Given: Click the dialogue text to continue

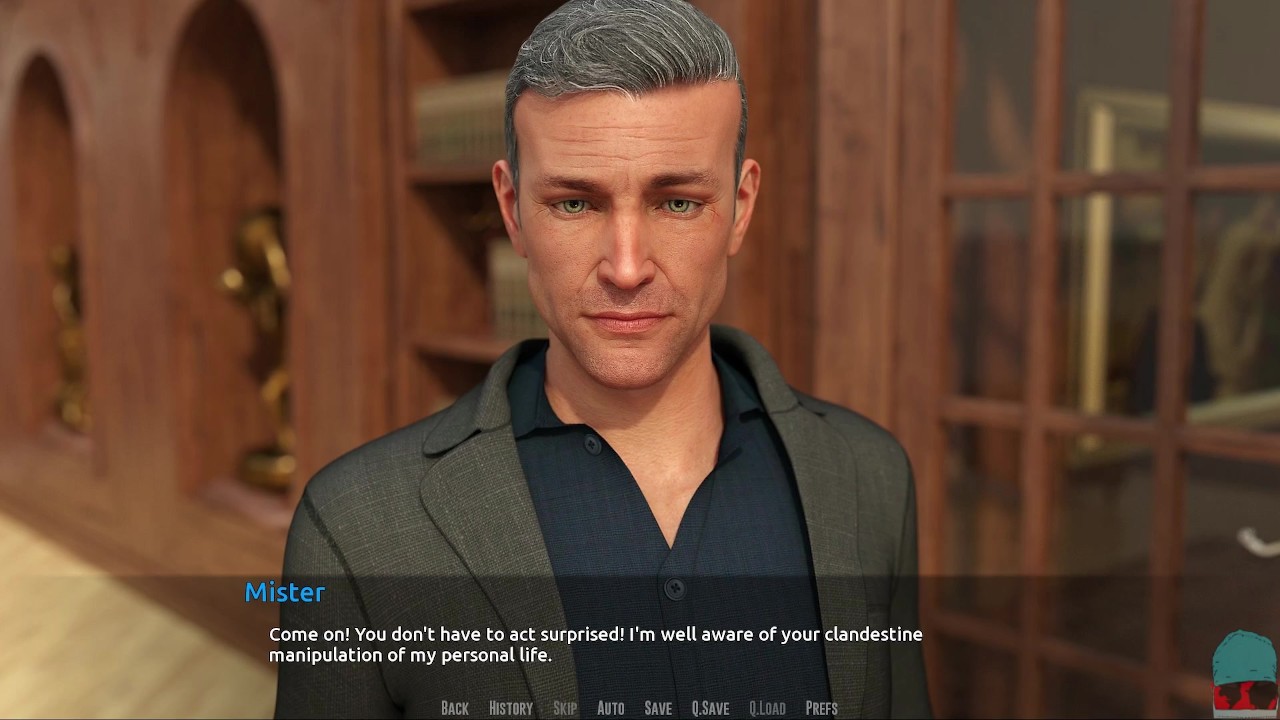Looking at the screenshot, I should tap(595, 645).
